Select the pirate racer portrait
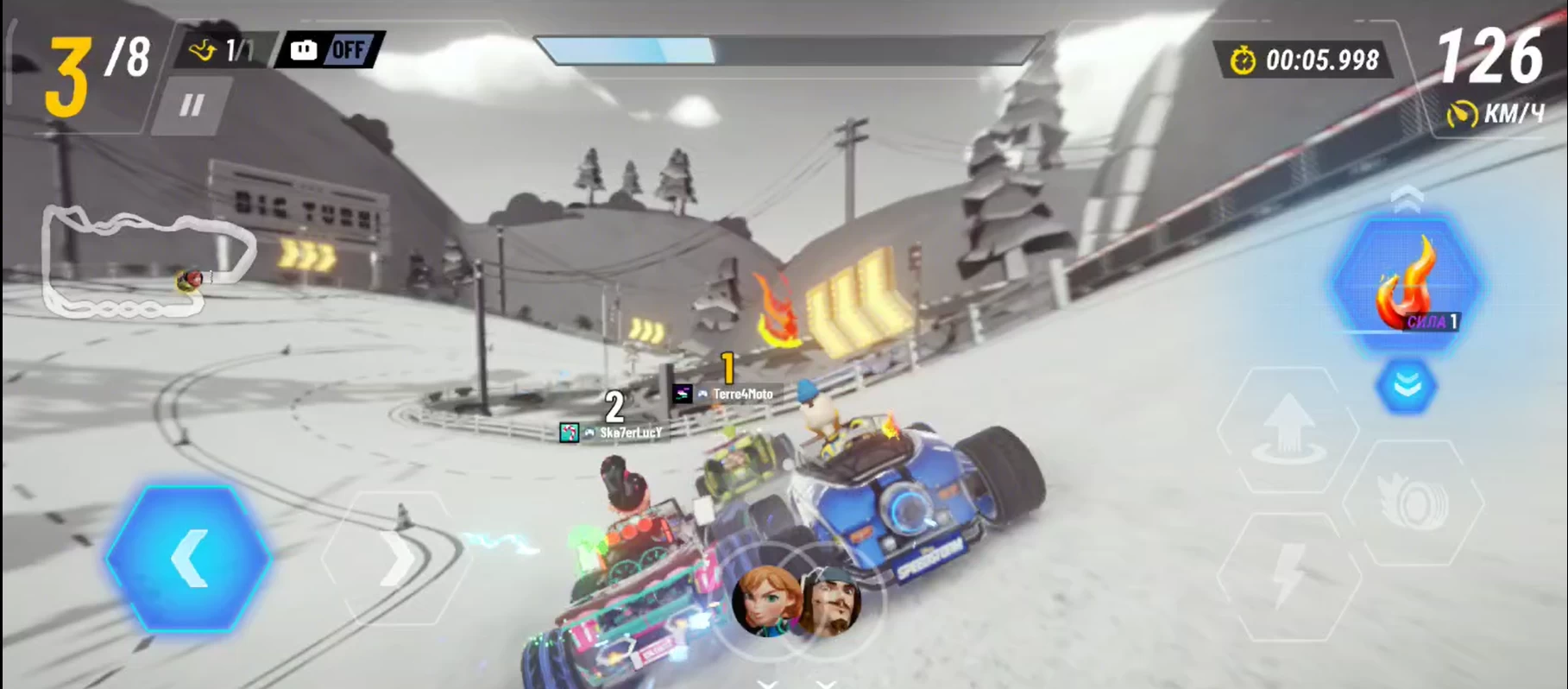This screenshot has width=1568, height=689. [830, 600]
